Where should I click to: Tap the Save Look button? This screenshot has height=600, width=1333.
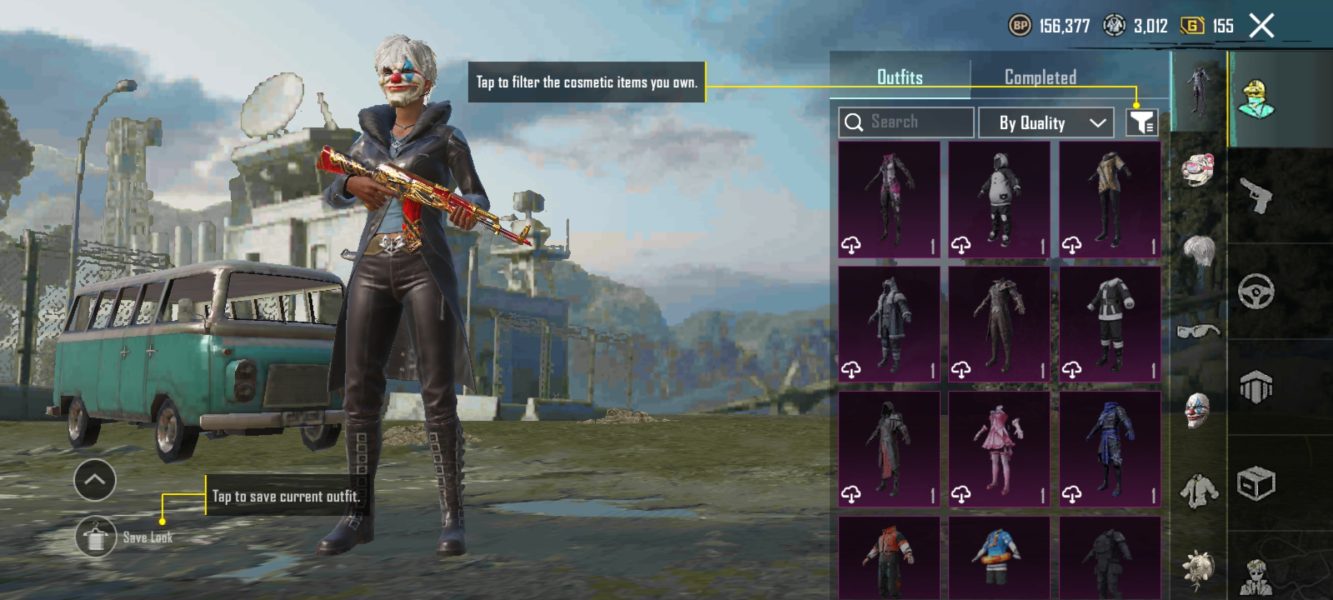[x=96, y=538]
